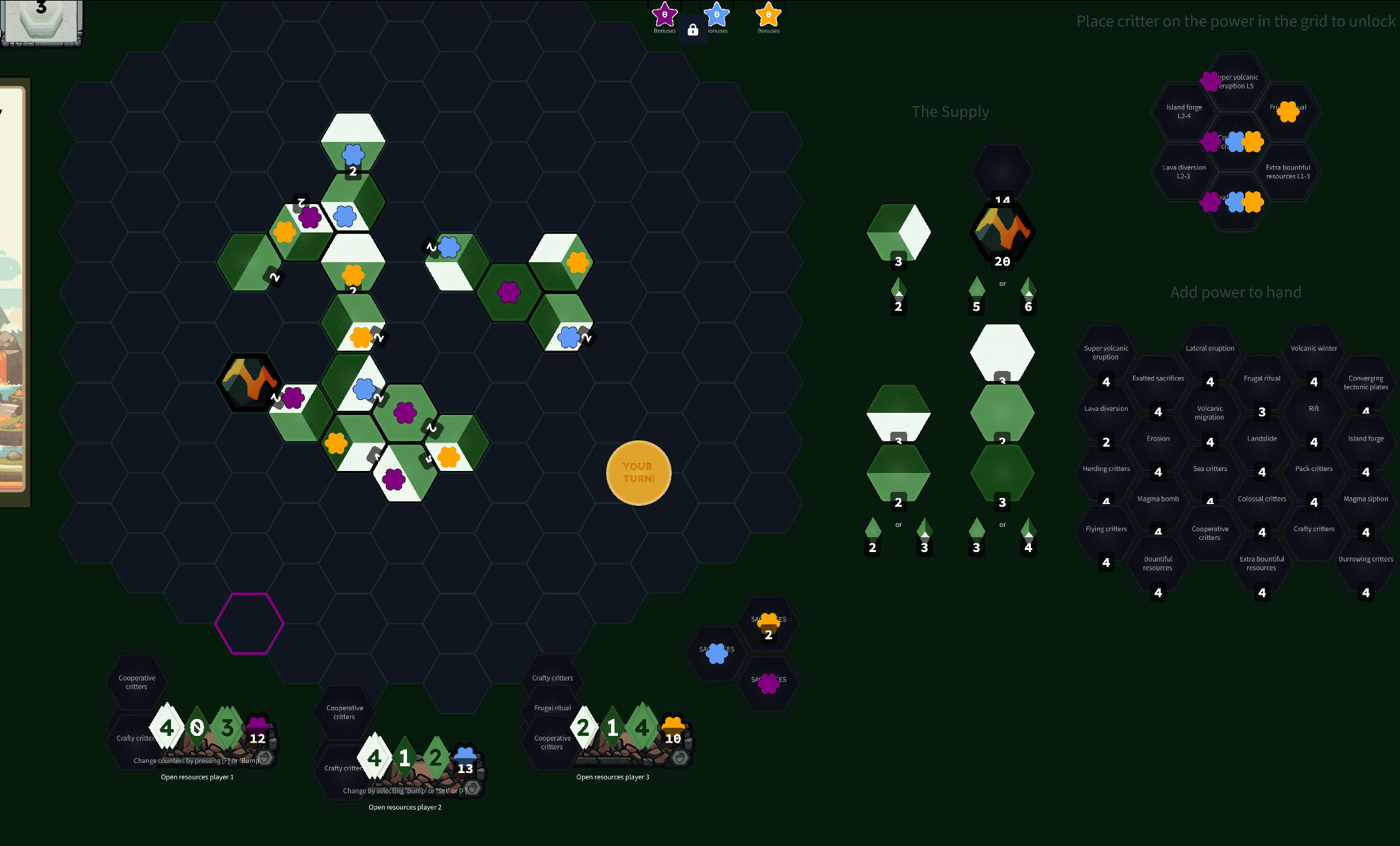Pick the Colossal critters power tile
This screenshot has width=1400, height=846.
1262,505
